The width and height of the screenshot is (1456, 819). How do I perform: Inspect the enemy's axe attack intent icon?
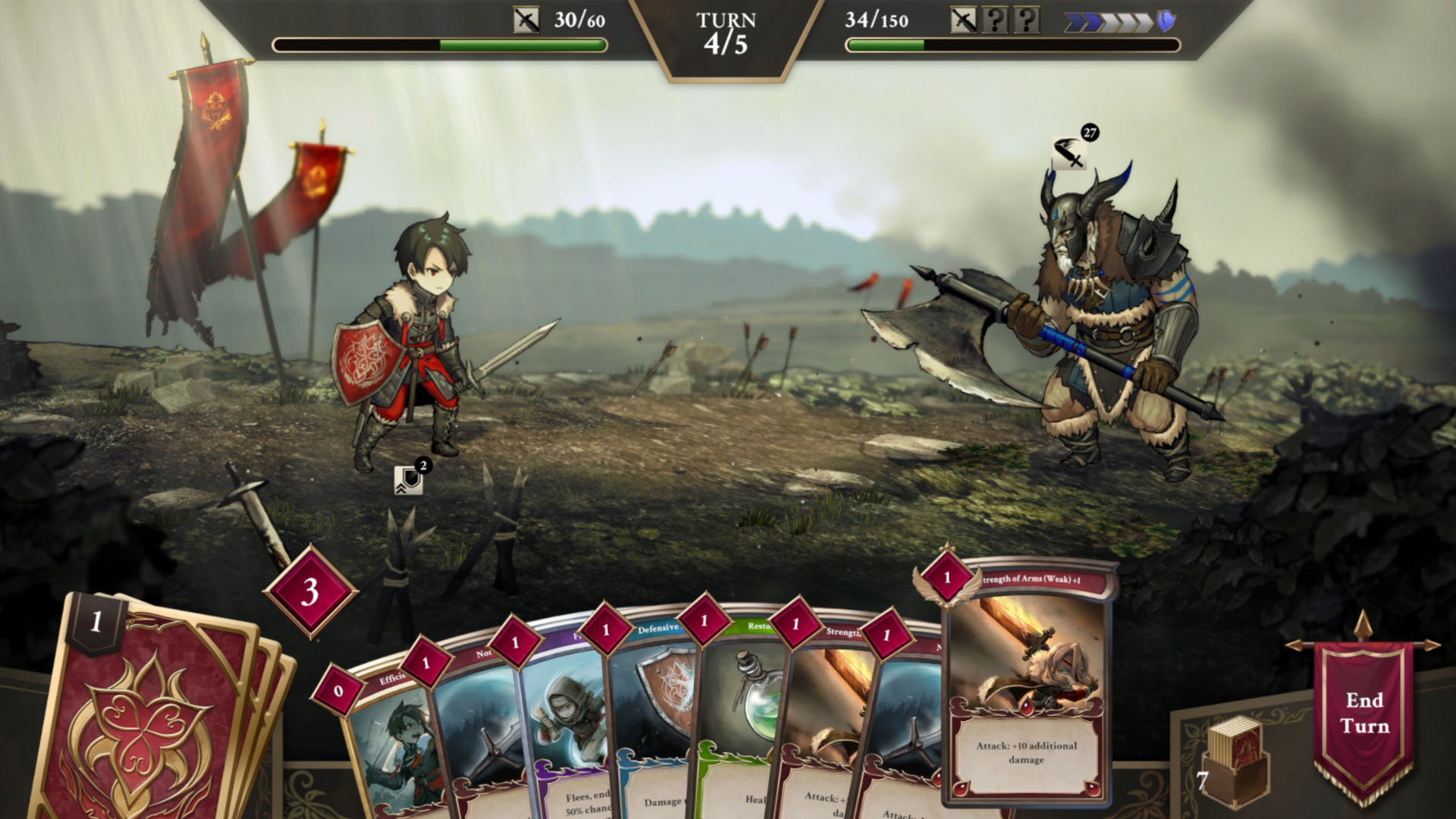point(1069,154)
